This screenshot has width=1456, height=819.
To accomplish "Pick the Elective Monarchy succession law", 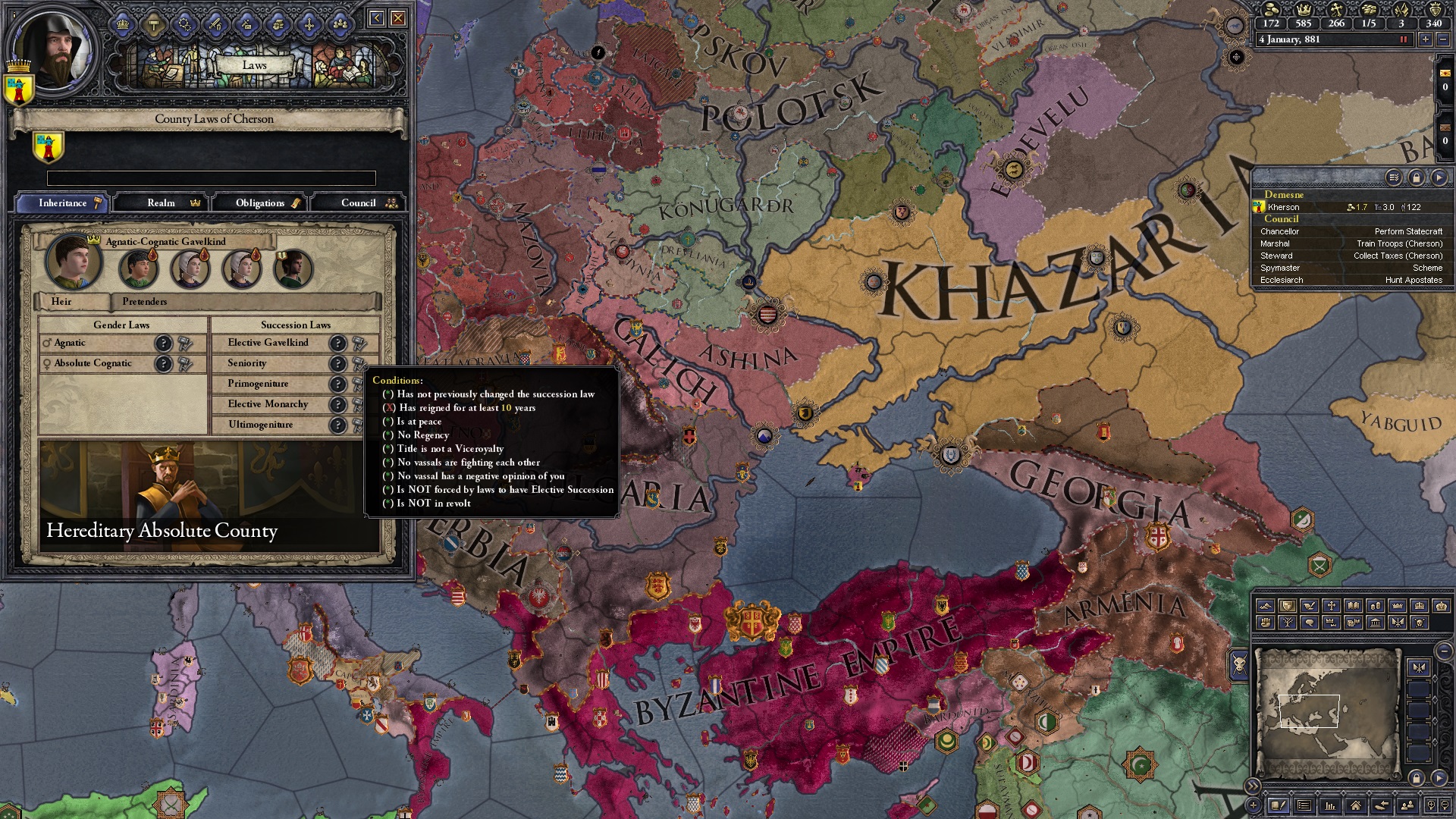I will pos(268,404).
